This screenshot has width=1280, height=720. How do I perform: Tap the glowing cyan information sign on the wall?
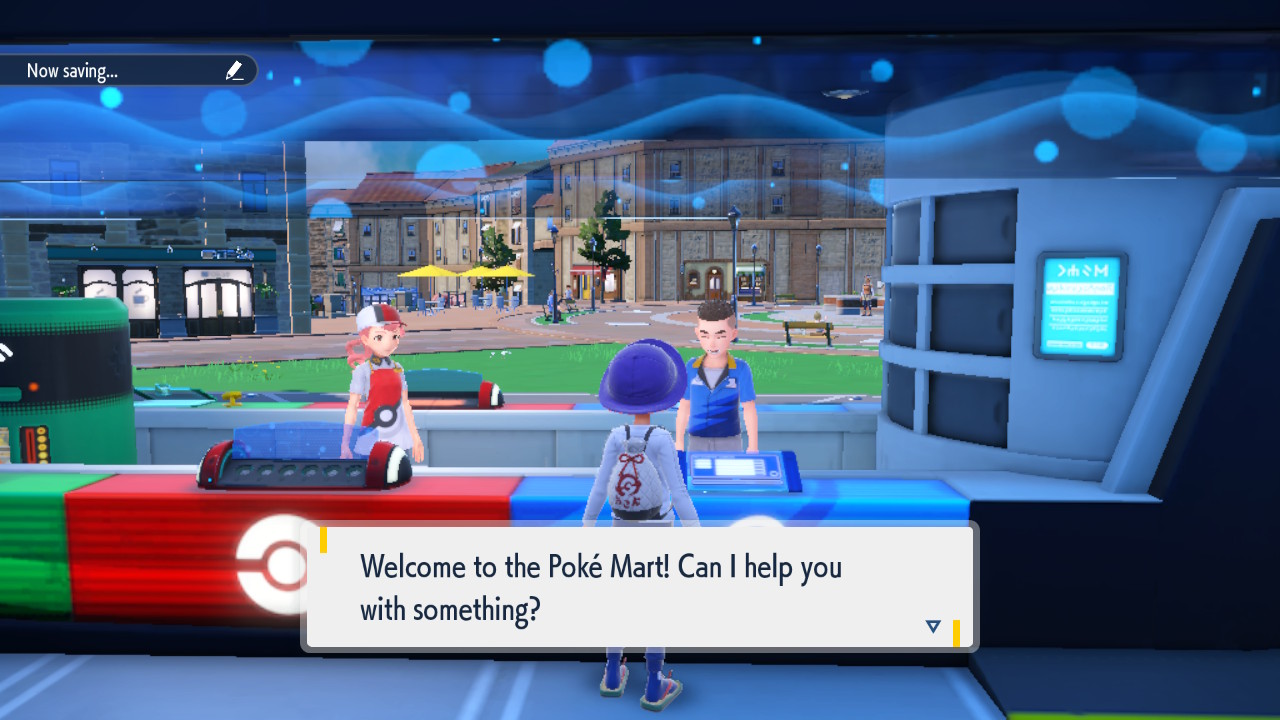coord(1080,305)
